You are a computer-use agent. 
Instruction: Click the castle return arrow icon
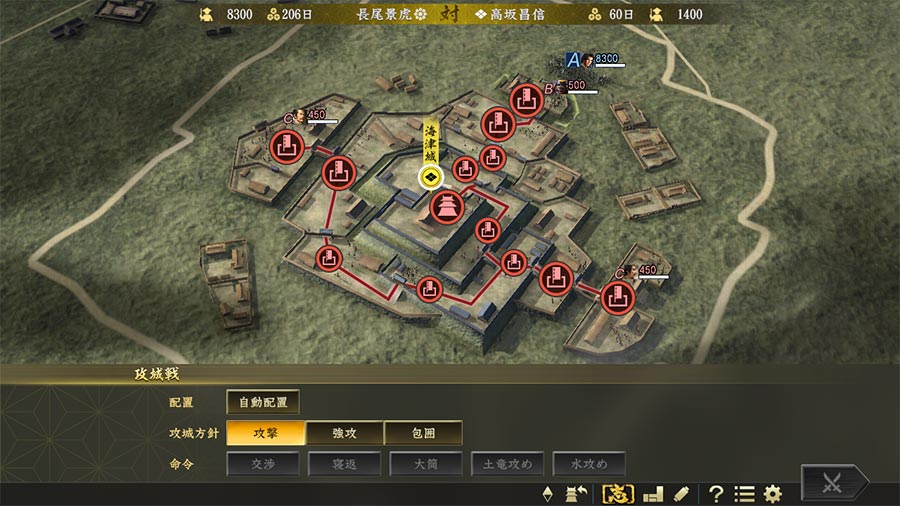pos(576,493)
